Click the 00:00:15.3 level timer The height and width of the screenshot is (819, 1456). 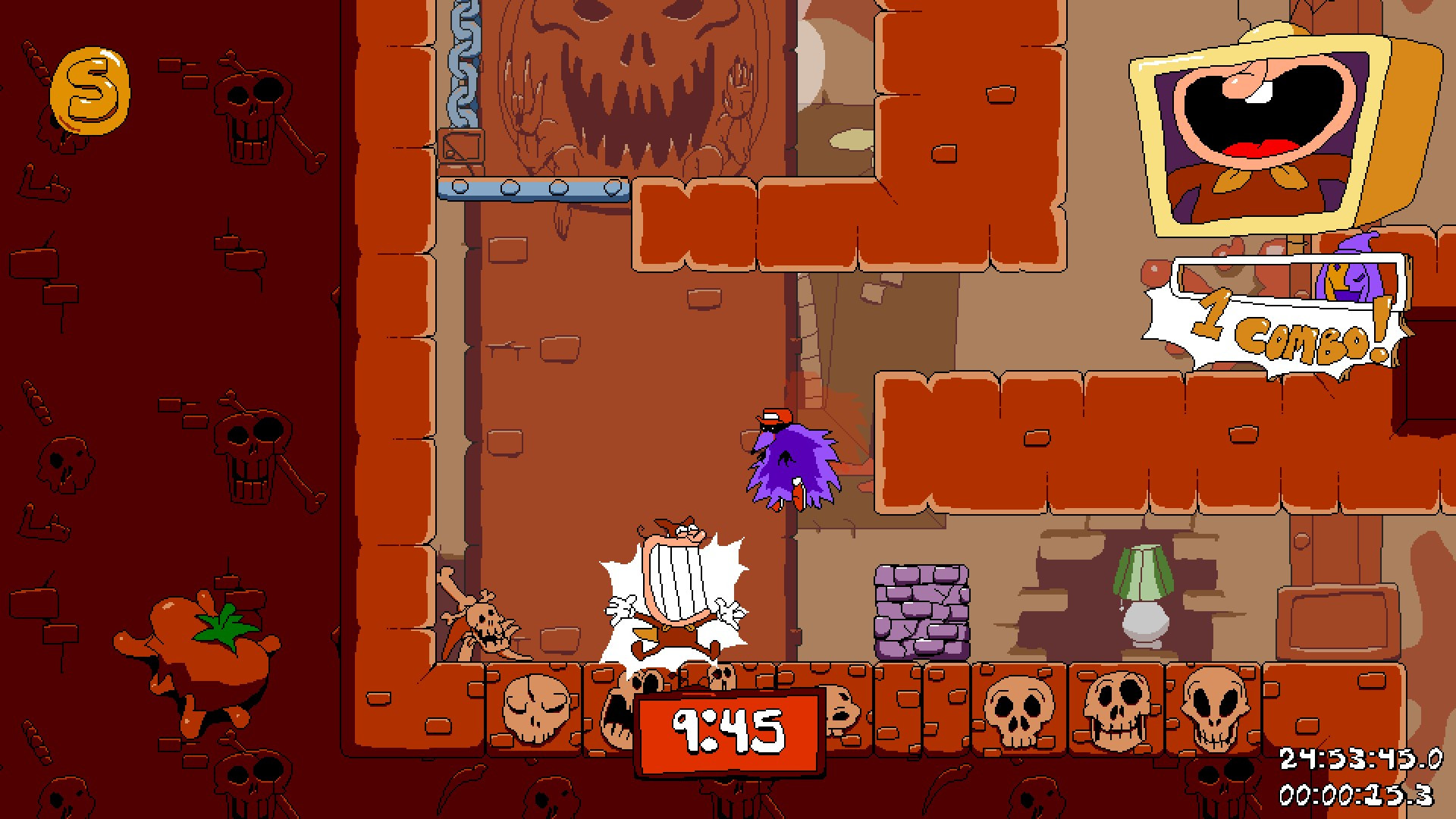click(x=1357, y=791)
